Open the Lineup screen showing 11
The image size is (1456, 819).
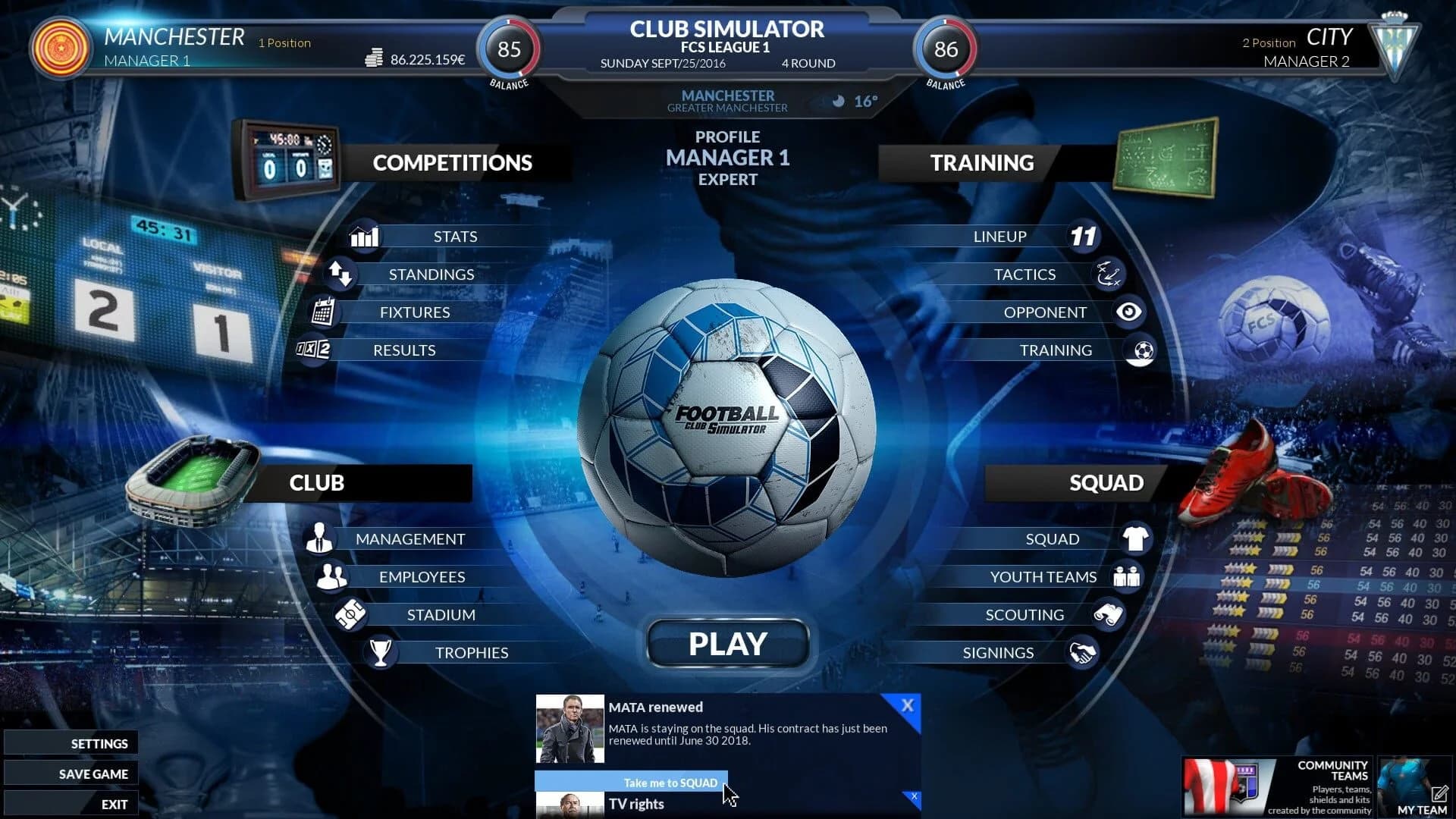click(1084, 236)
